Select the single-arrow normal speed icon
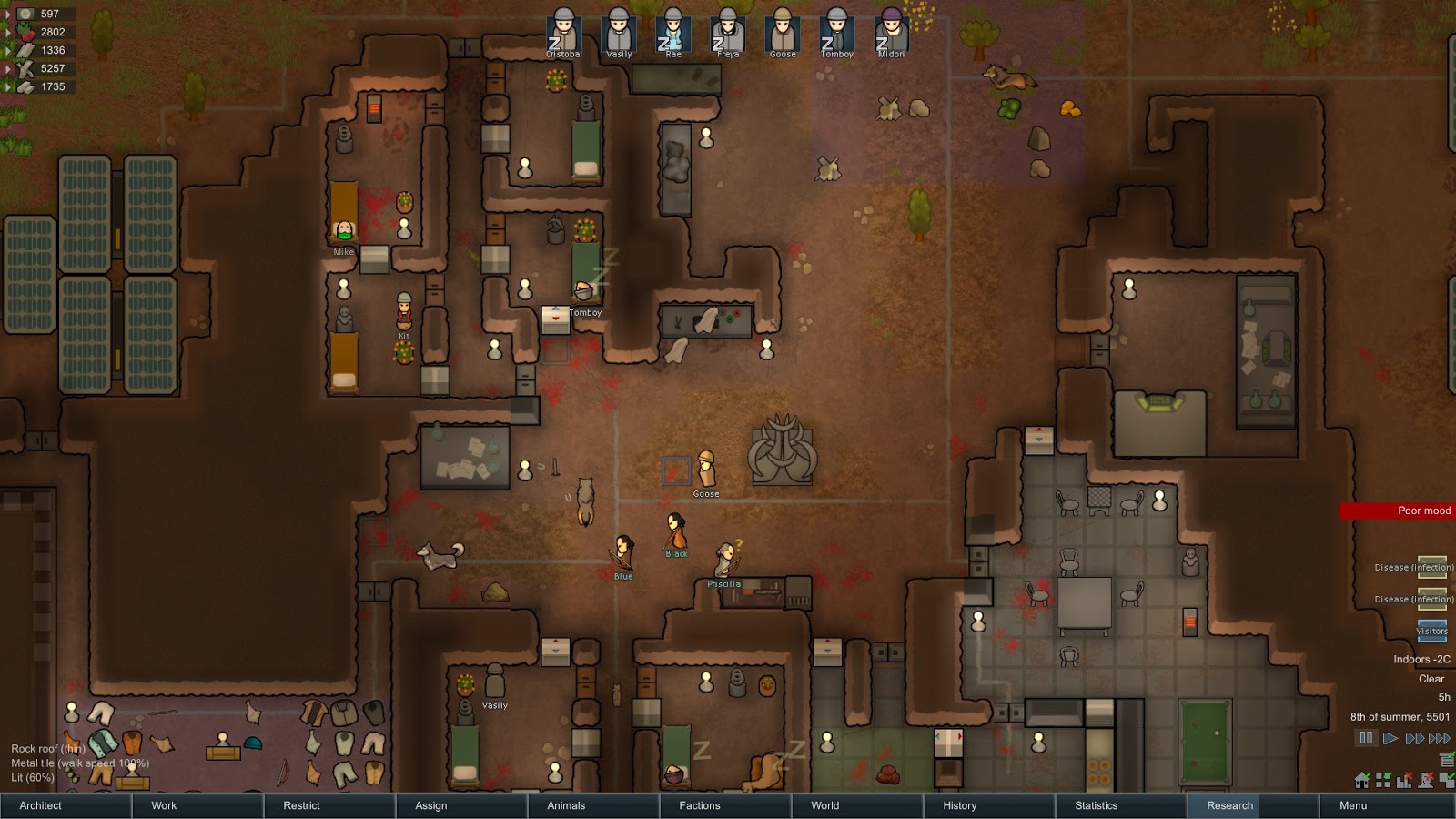This screenshot has height=819, width=1456. [x=1390, y=738]
